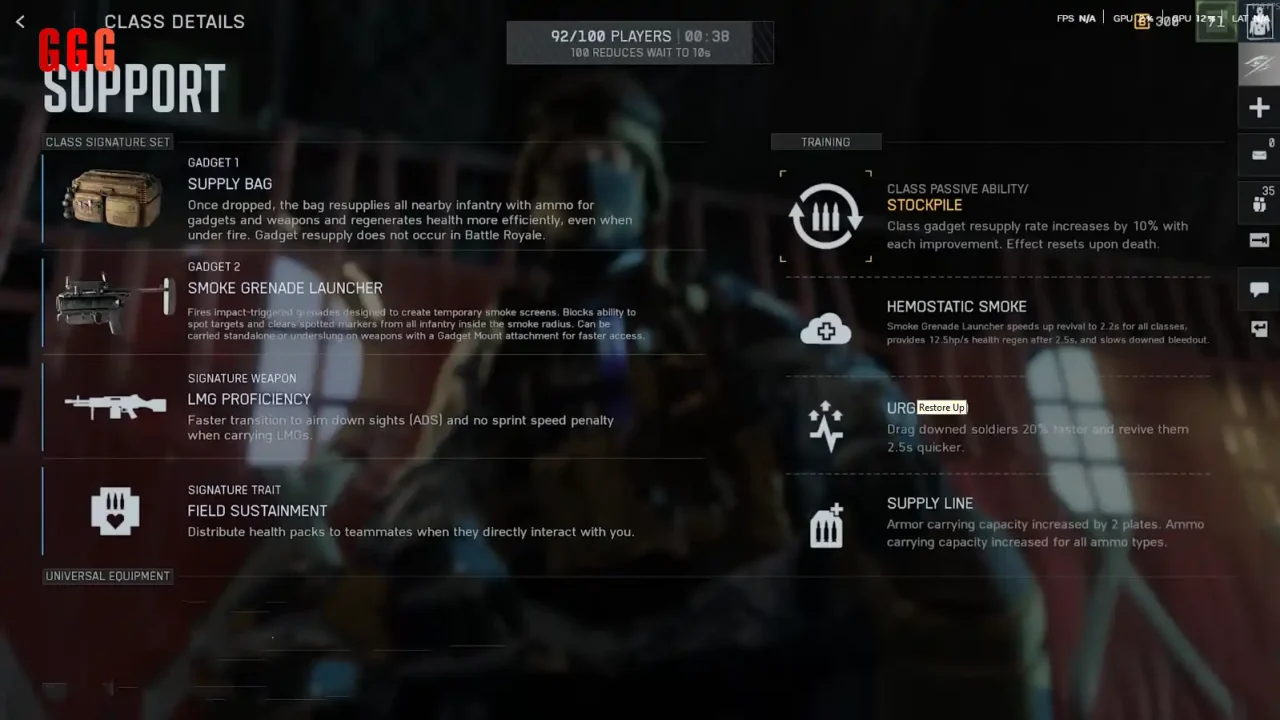Viewport: 1280px width, 720px height.
Task: Click the Restore Up training icon
Action: 825,426
